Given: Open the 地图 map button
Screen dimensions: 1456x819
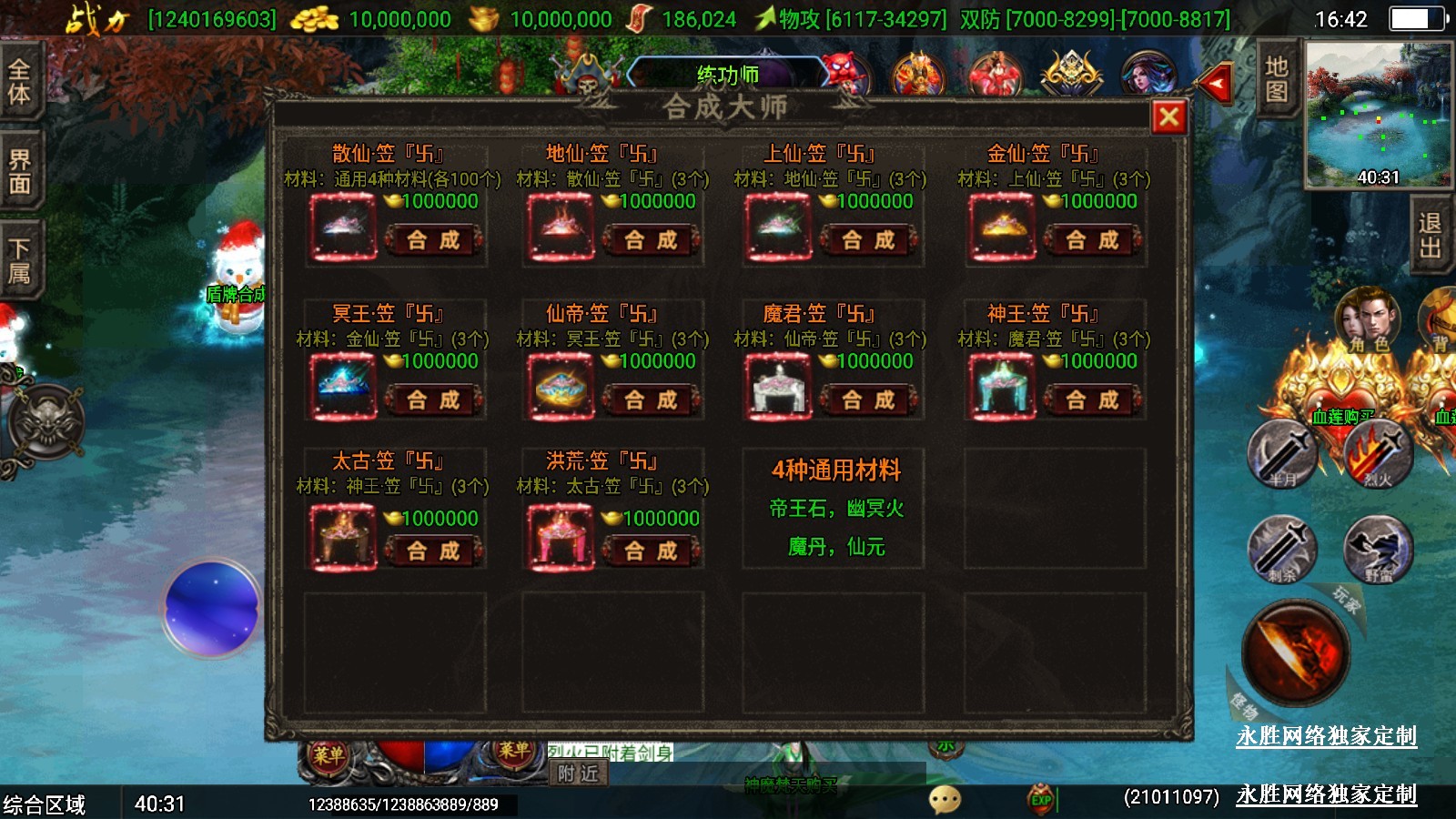Looking at the screenshot, I should pyautogui.click(x=1276, y=79).
